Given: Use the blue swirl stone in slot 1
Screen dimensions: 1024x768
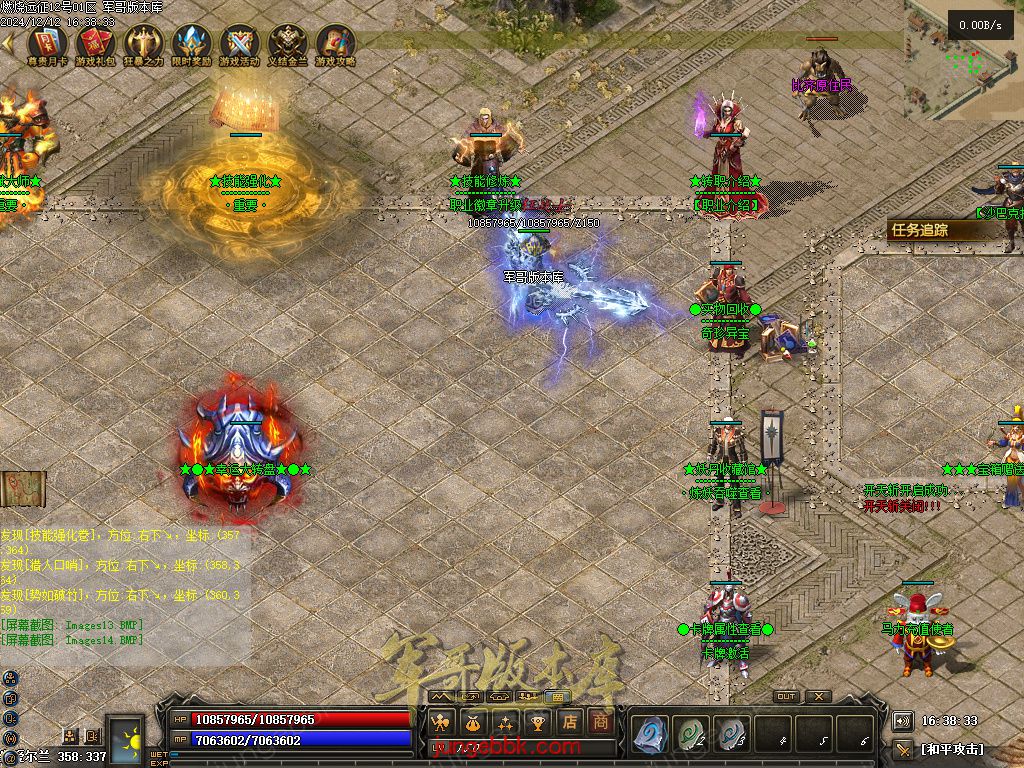Looking at the screenshot, I should [650, 735].
